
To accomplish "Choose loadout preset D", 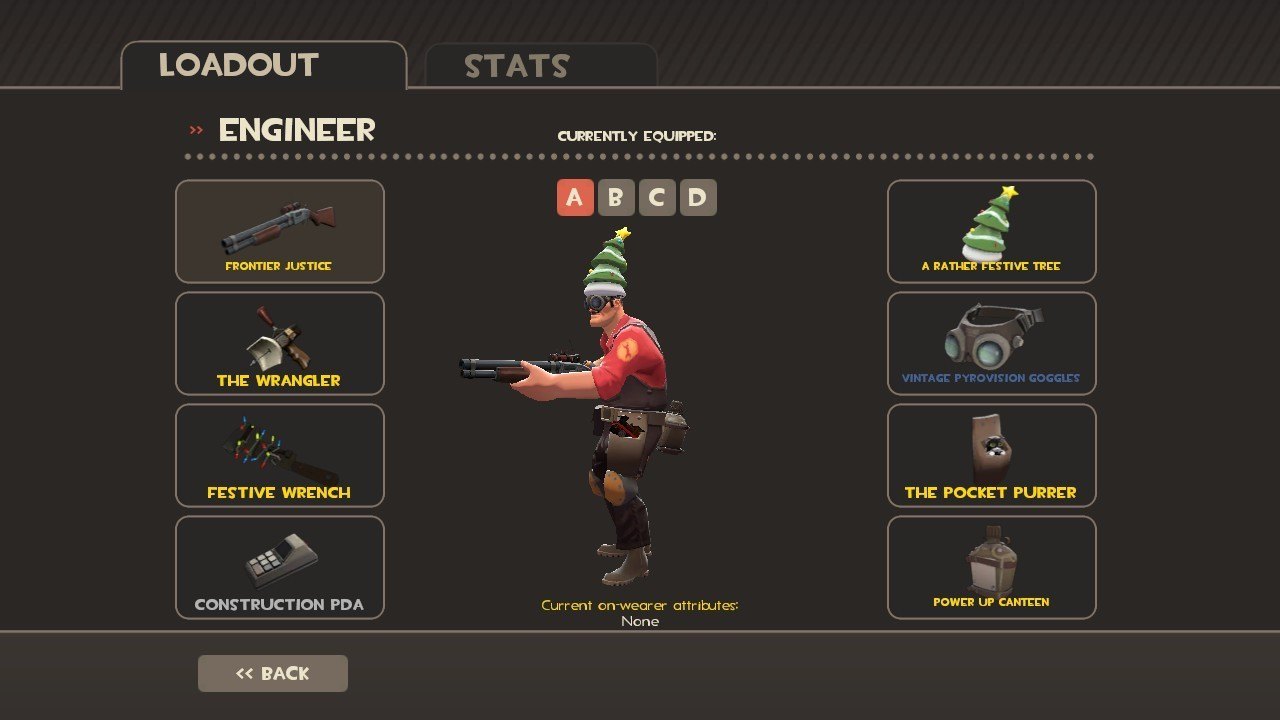I will (x=697, y=198).
